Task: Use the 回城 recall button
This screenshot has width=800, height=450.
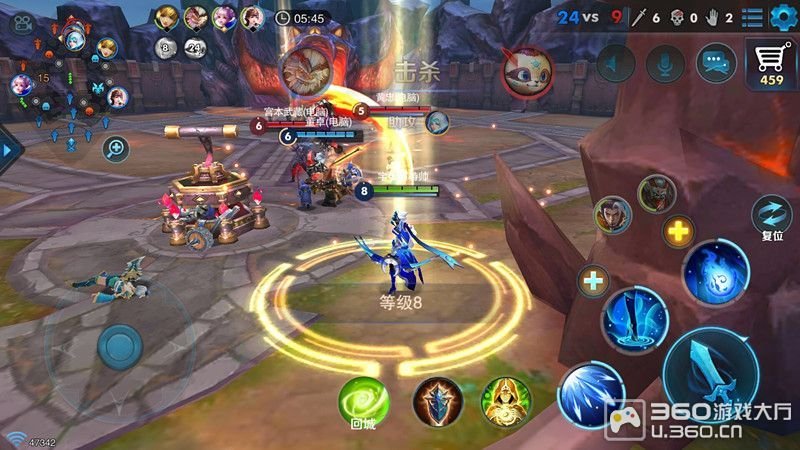Action: (x=362, y=402)
